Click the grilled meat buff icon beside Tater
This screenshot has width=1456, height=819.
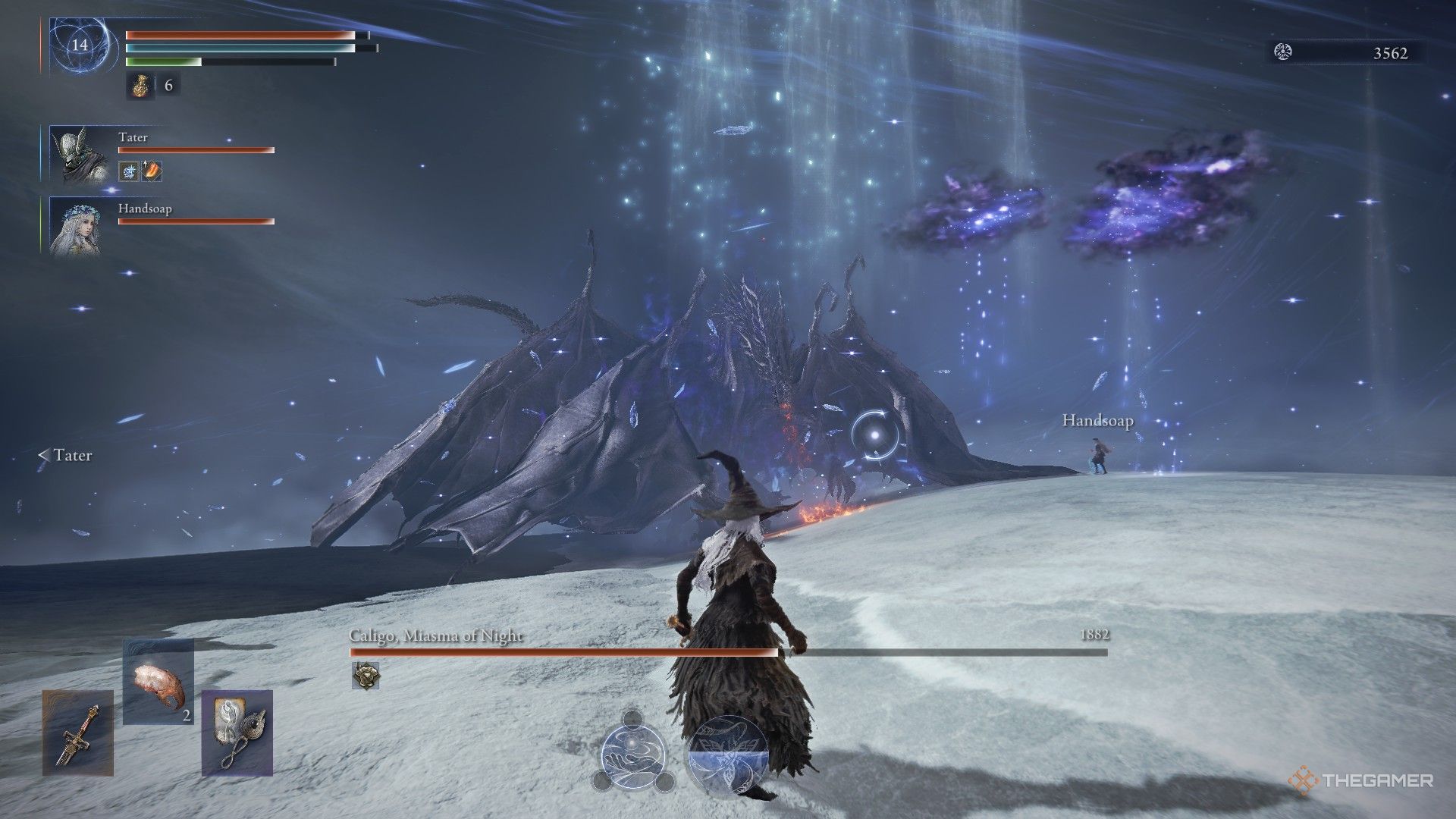[x=150, y=170]
